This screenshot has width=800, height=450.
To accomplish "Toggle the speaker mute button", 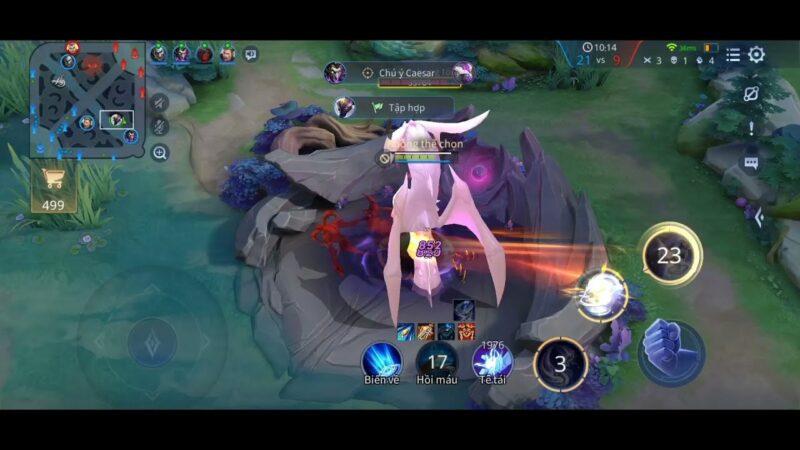I will pyautogui.click(x=159, y=101).
